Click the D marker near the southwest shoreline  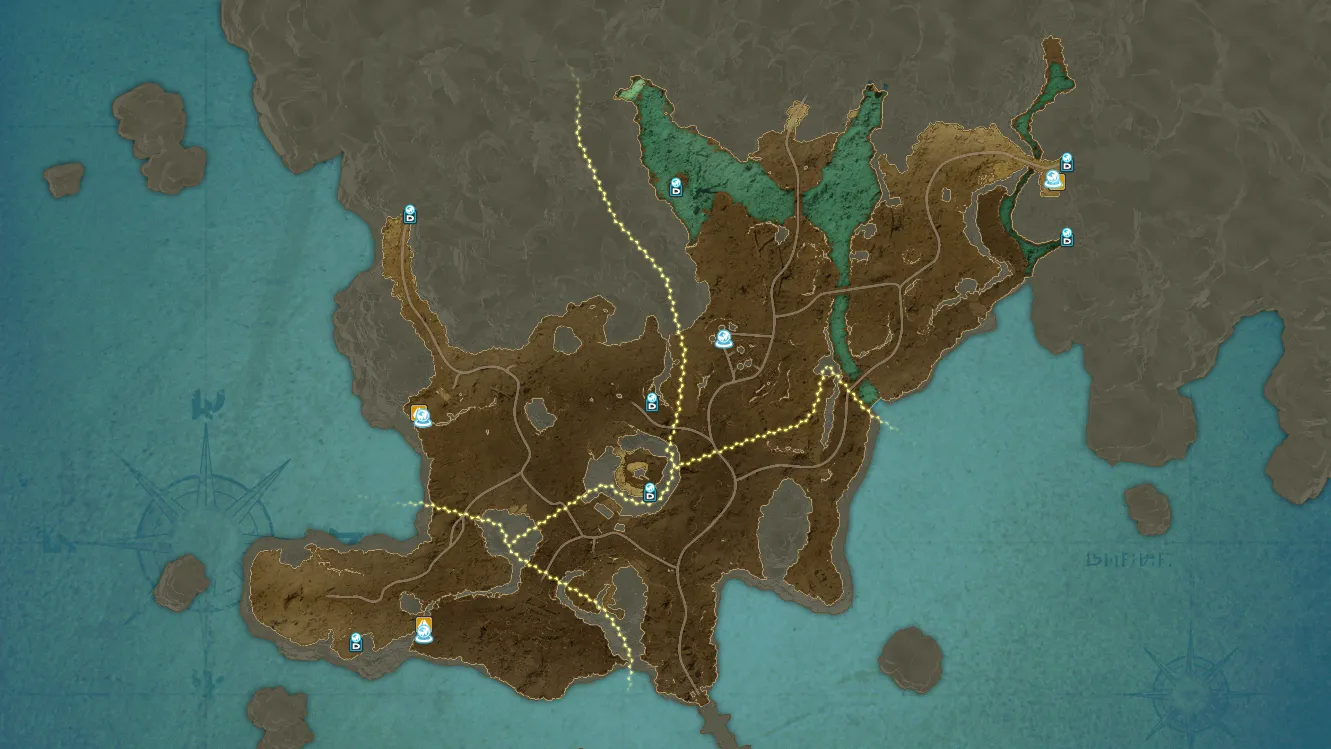click(355, 642)
